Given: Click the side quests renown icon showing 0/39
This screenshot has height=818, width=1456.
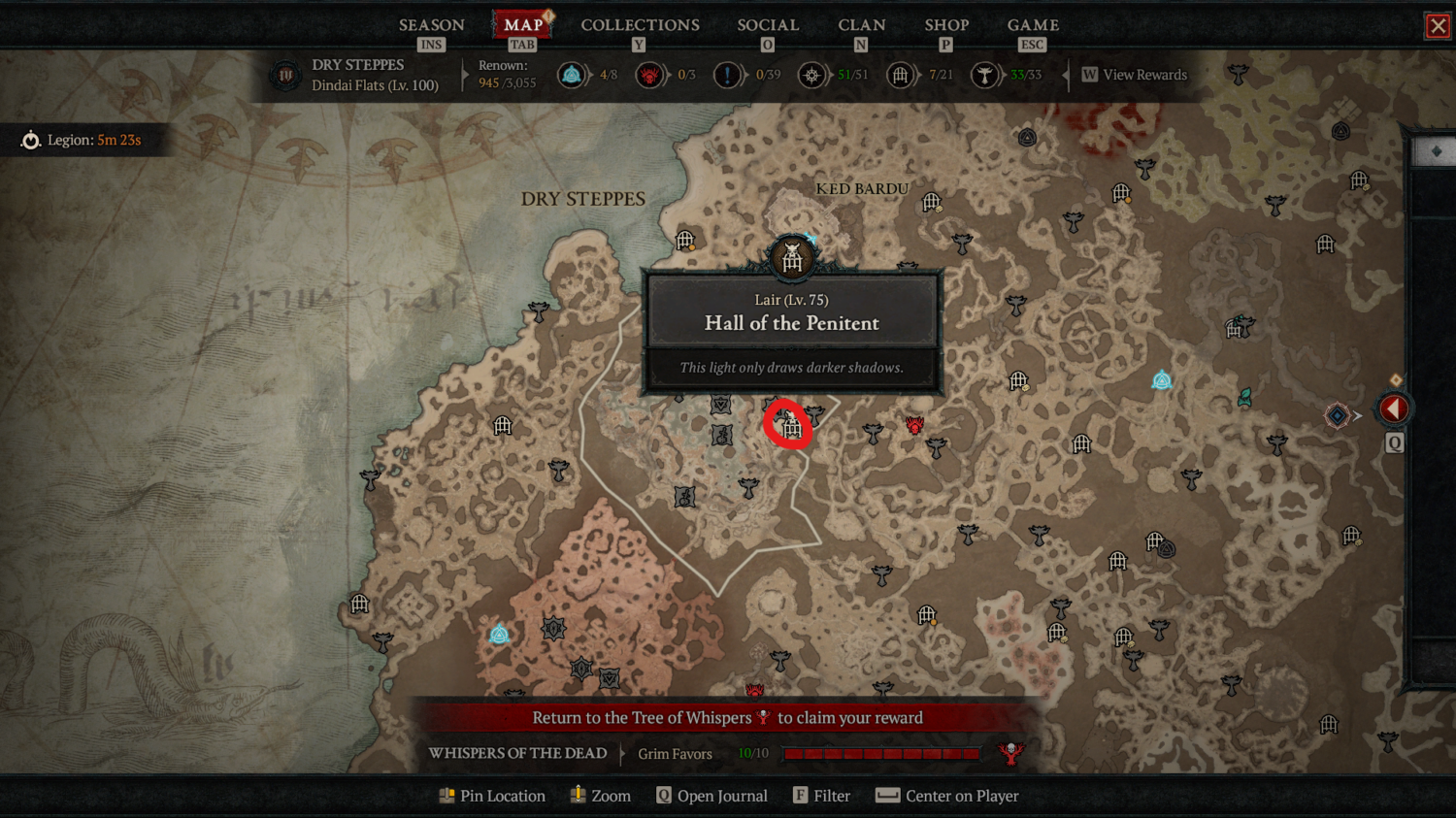Looking at the screenshot, I should coord(726,75).
